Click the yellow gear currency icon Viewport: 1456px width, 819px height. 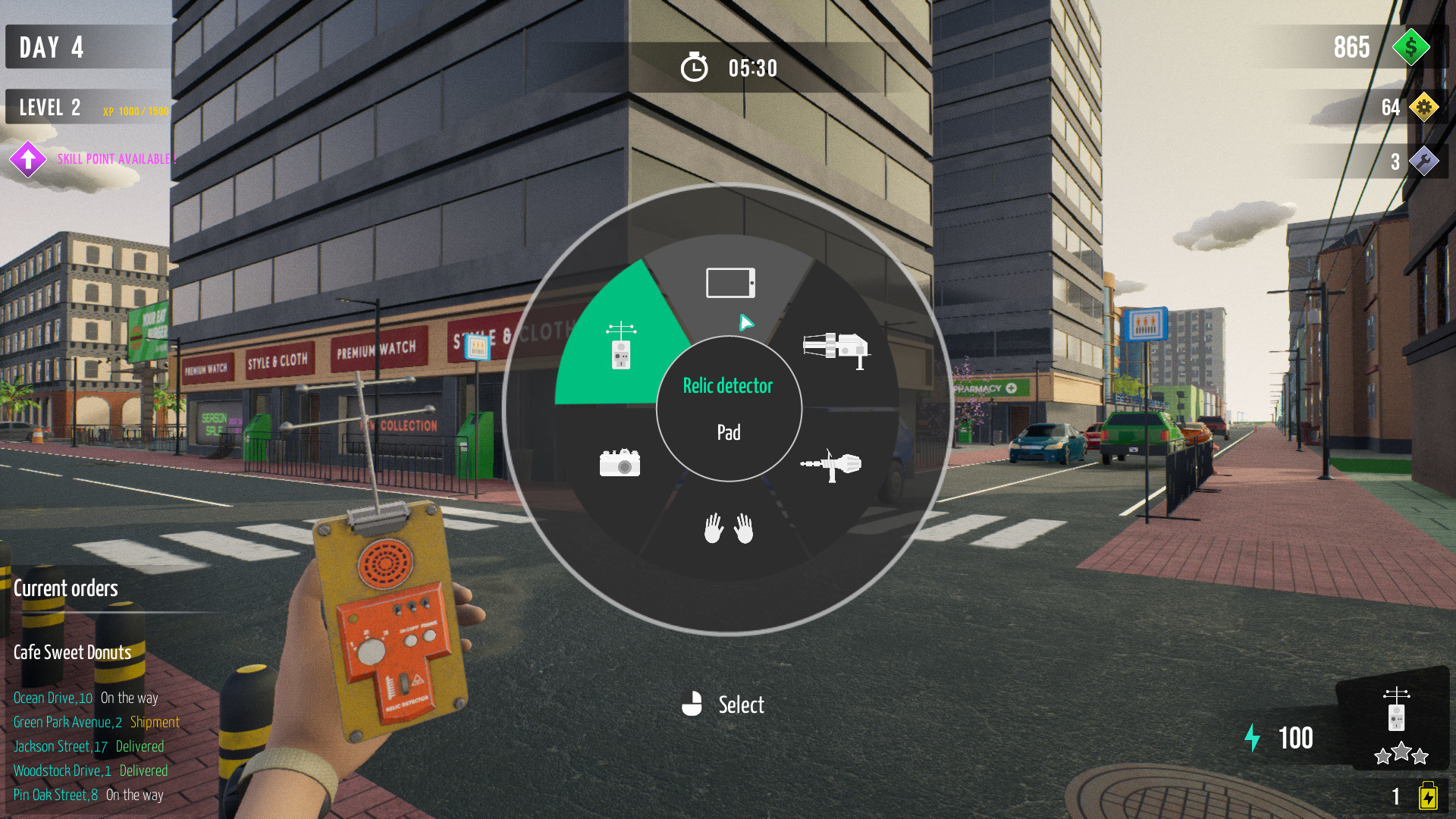pyautogui.click(x=1426, y=107)
